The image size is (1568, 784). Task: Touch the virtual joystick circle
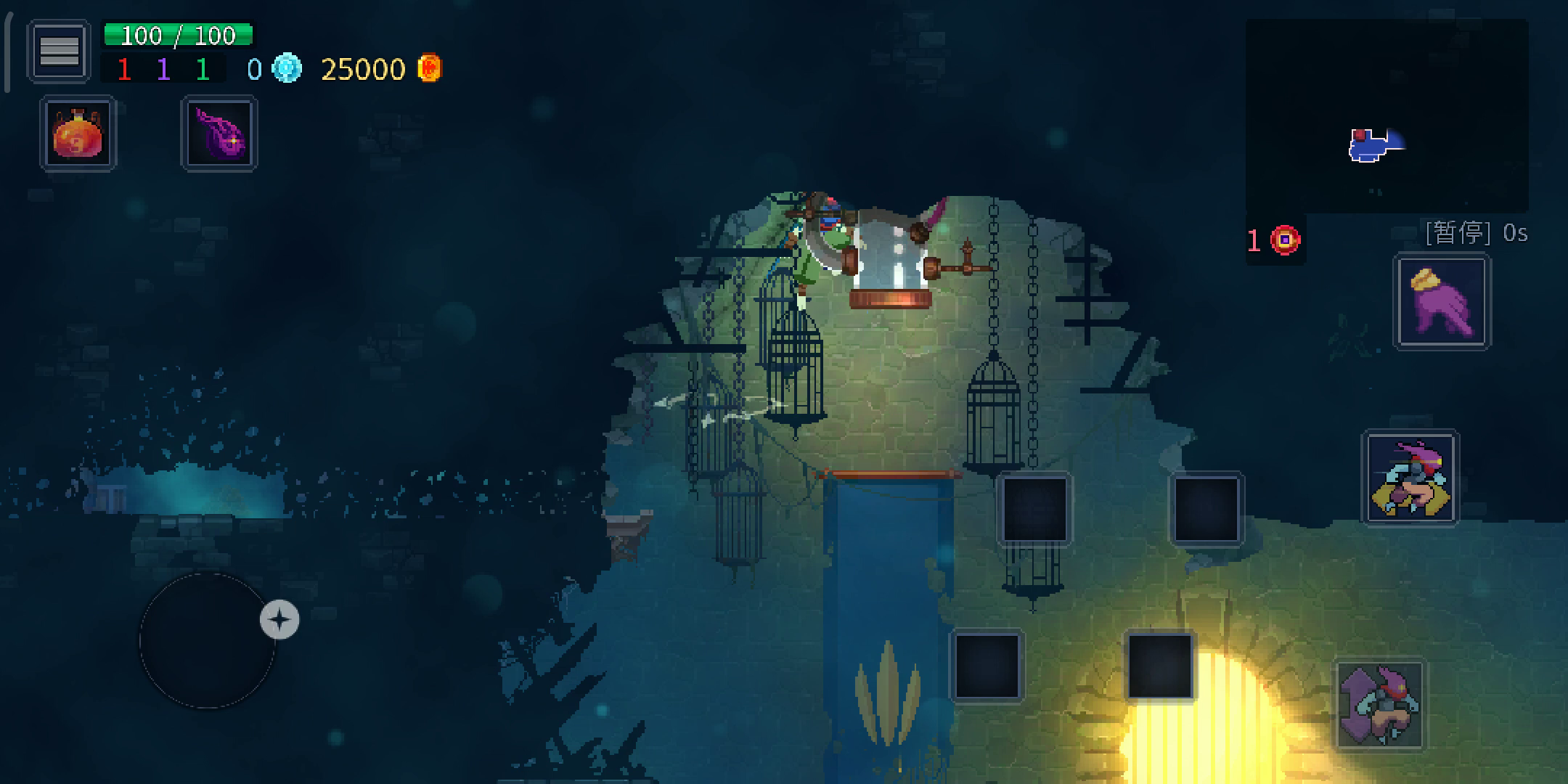pos(208,640)
